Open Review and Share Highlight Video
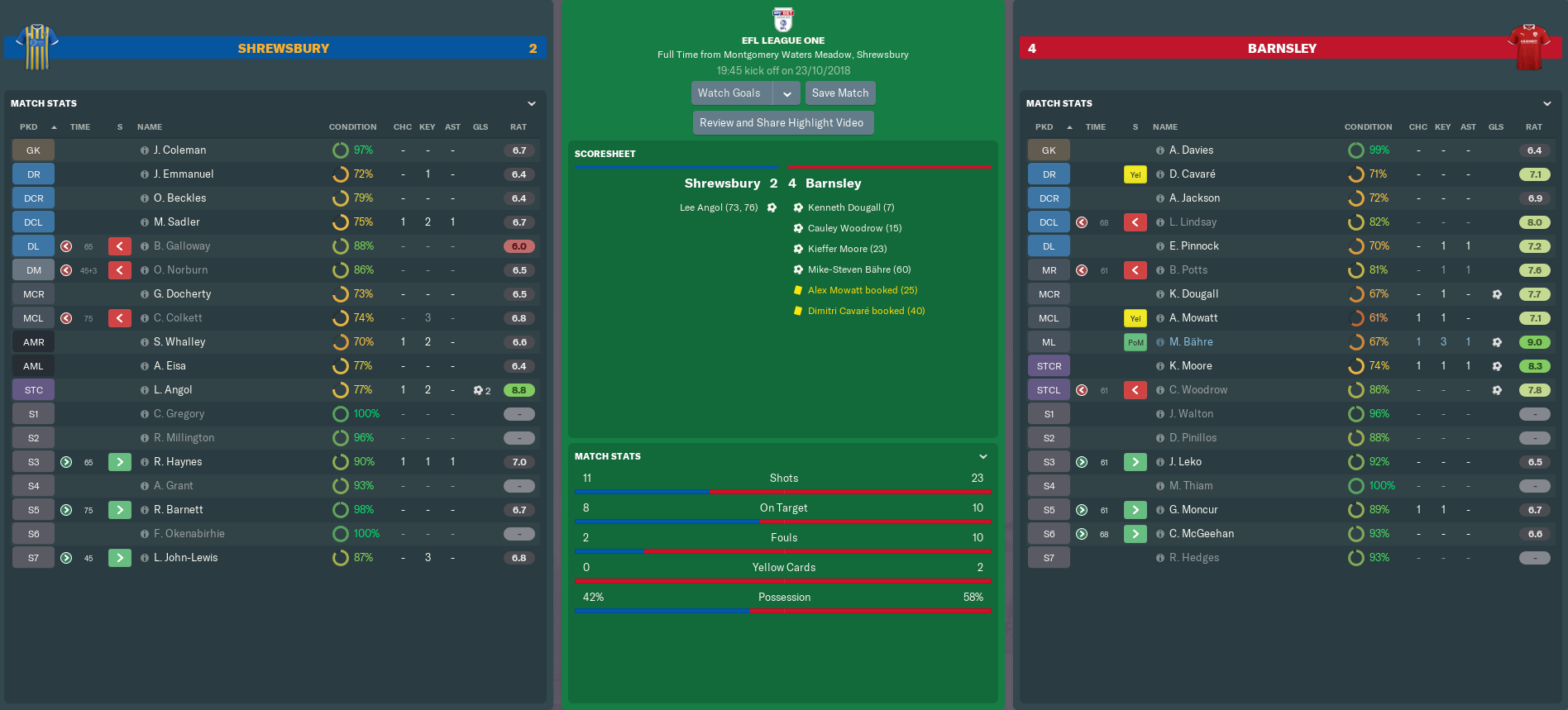This screenshot has width=1568, height=710. pos(782,123)
